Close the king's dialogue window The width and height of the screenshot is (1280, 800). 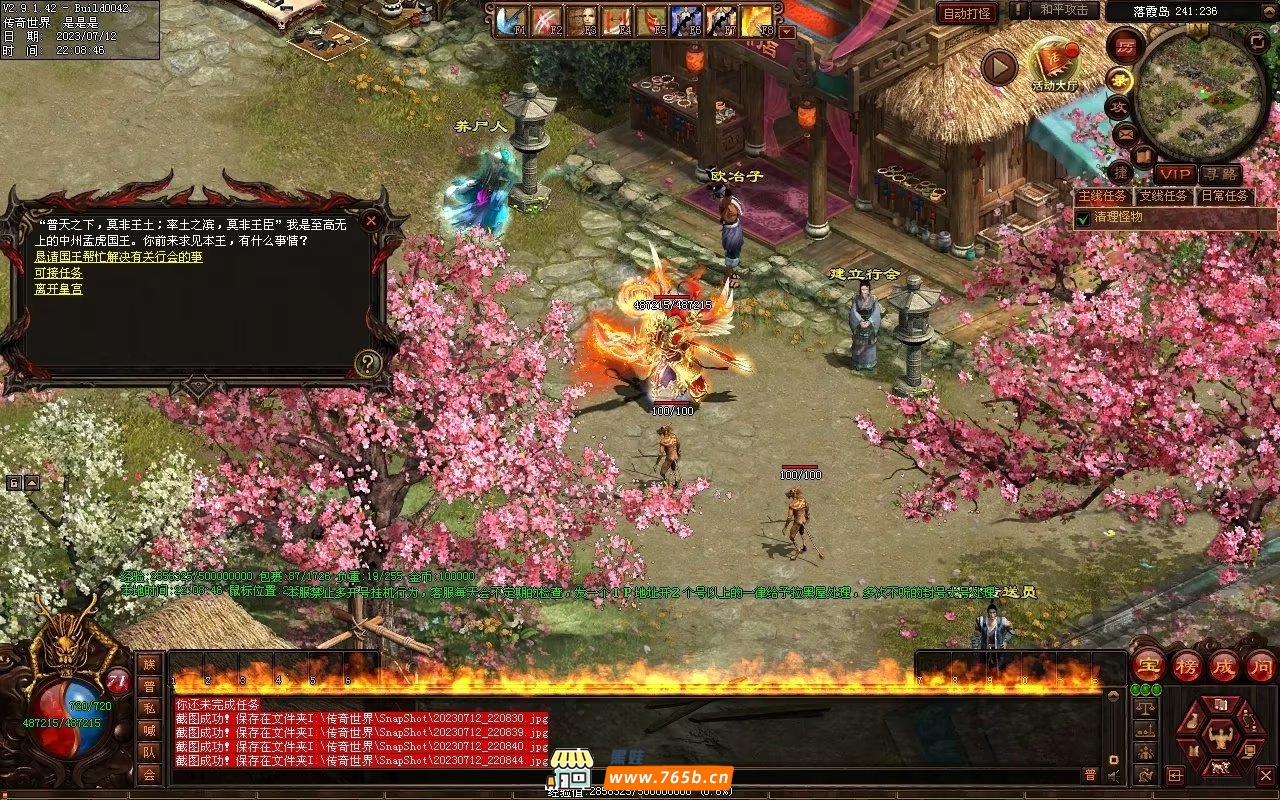click(x=371, y=220)
